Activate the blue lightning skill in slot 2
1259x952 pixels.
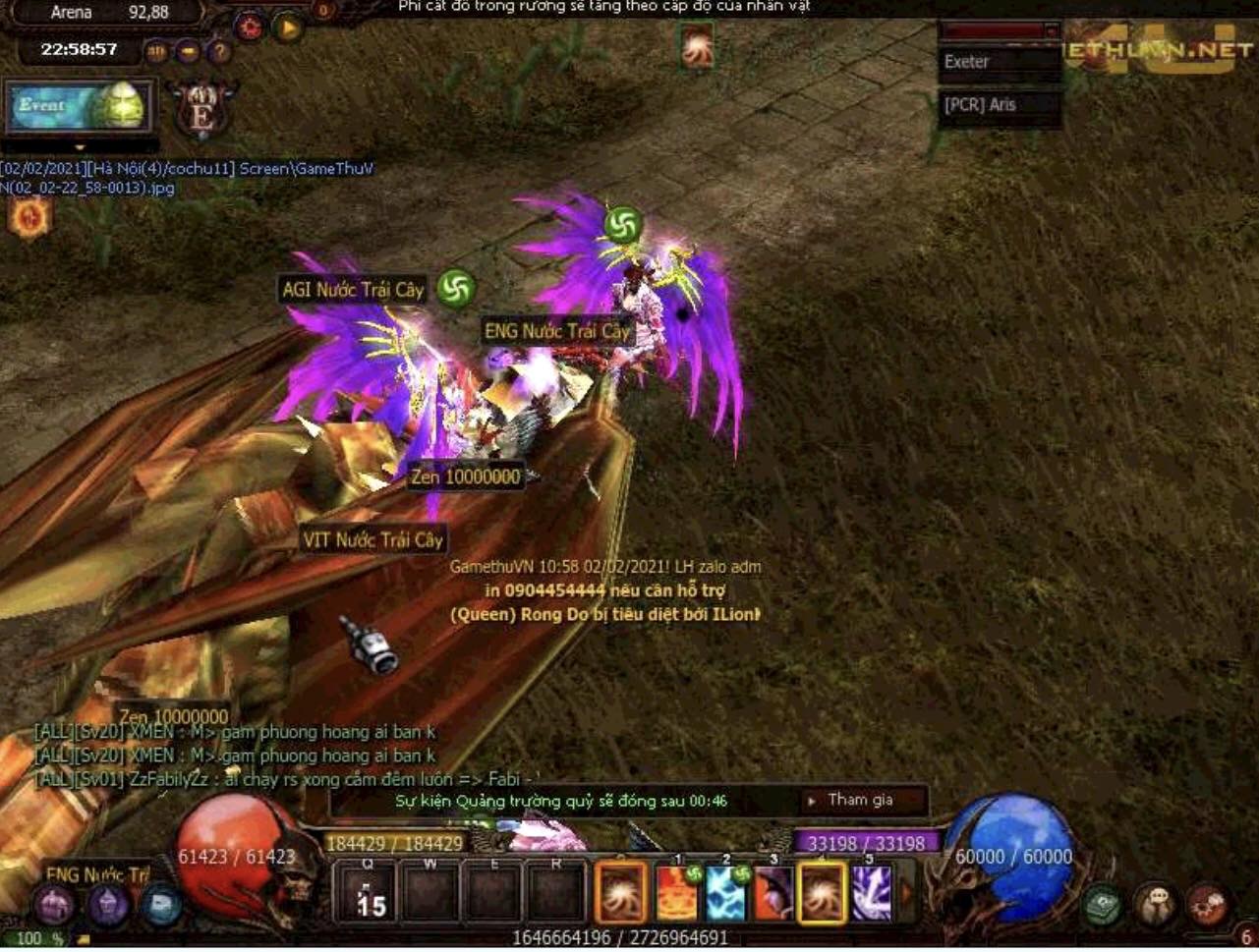[725, 893]
